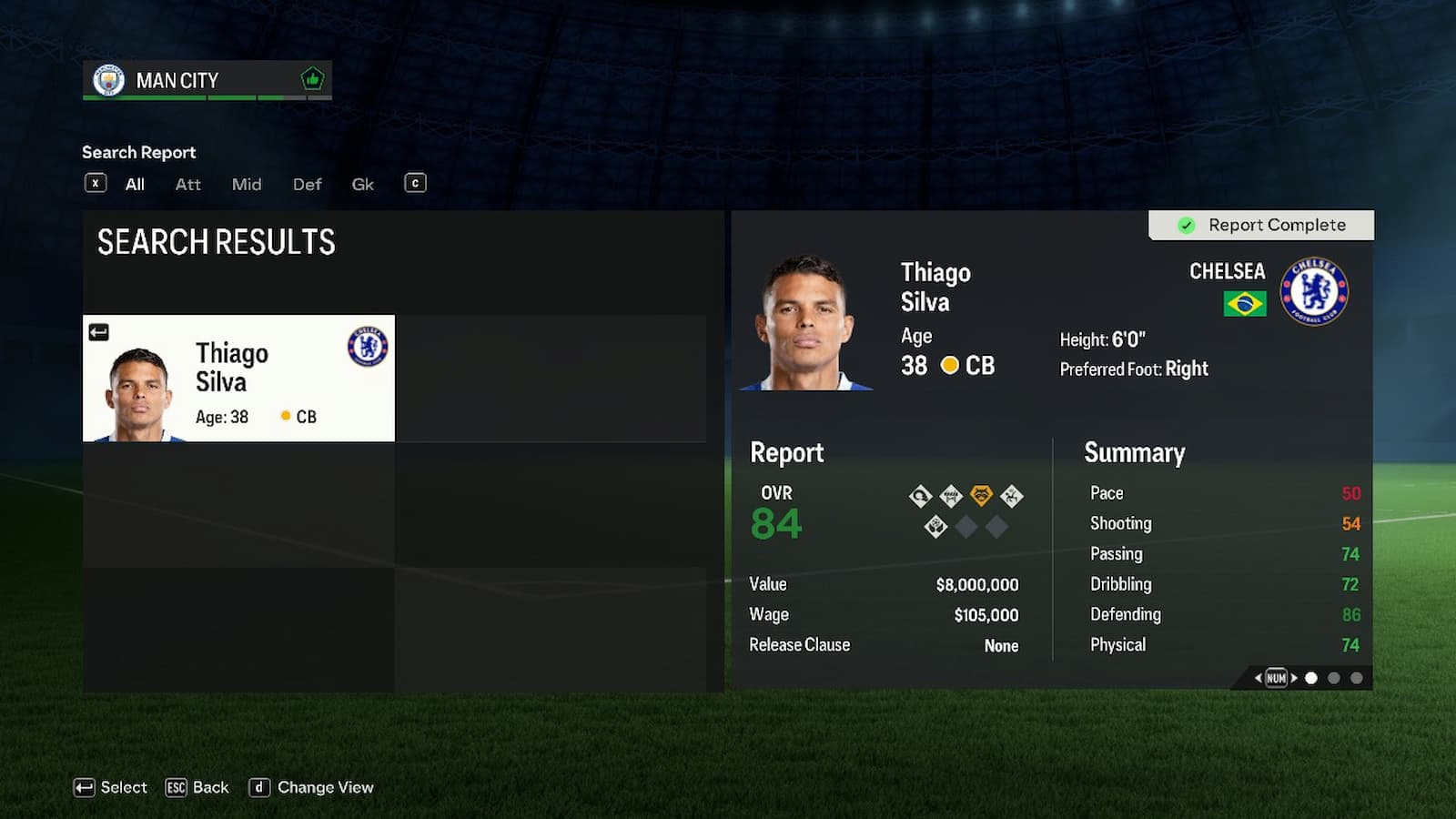Viewport: 1456px width, 819px height.
Task: Click the Change View option
Action: 312,787
